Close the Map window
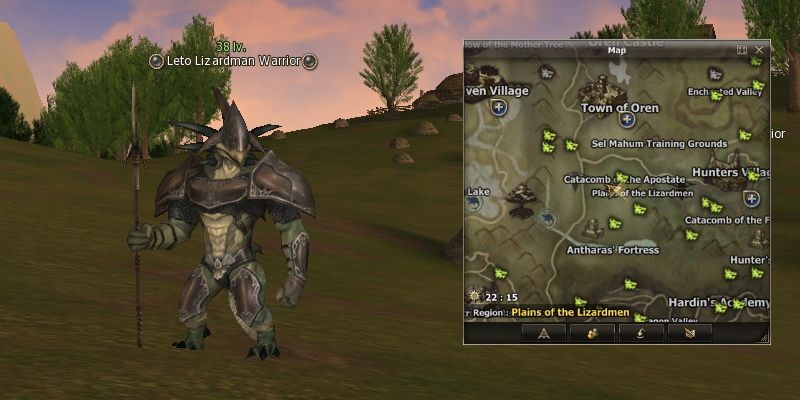 [x=760, y=49]
